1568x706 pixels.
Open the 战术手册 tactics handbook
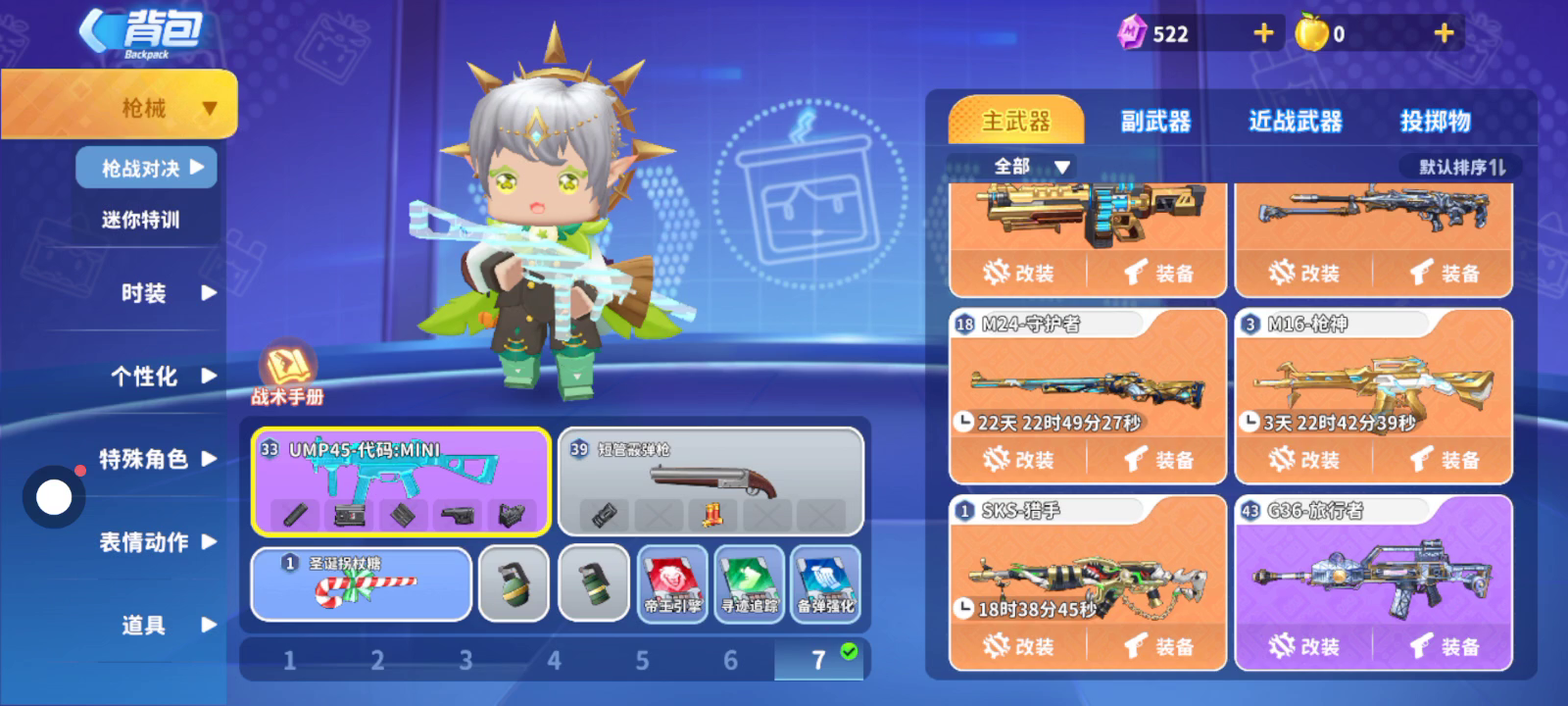[x=286, y=375]
